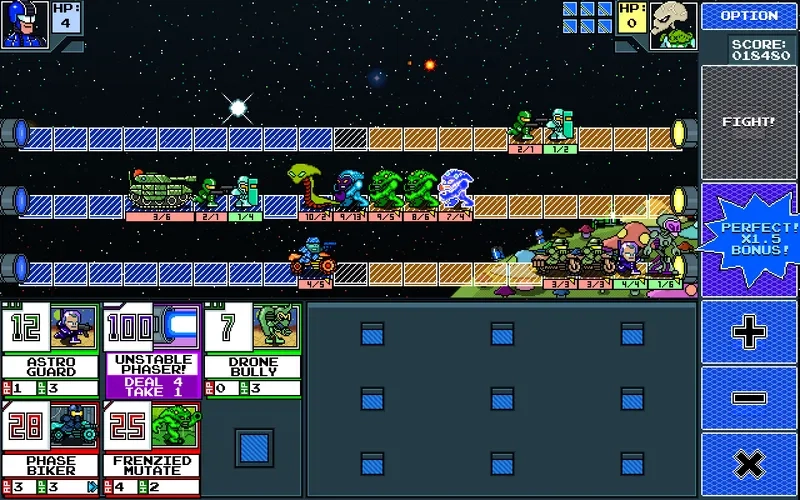
Task: Choose the Frenzied Mutate card
Action: pyautogui.click(x=153, y=448)
